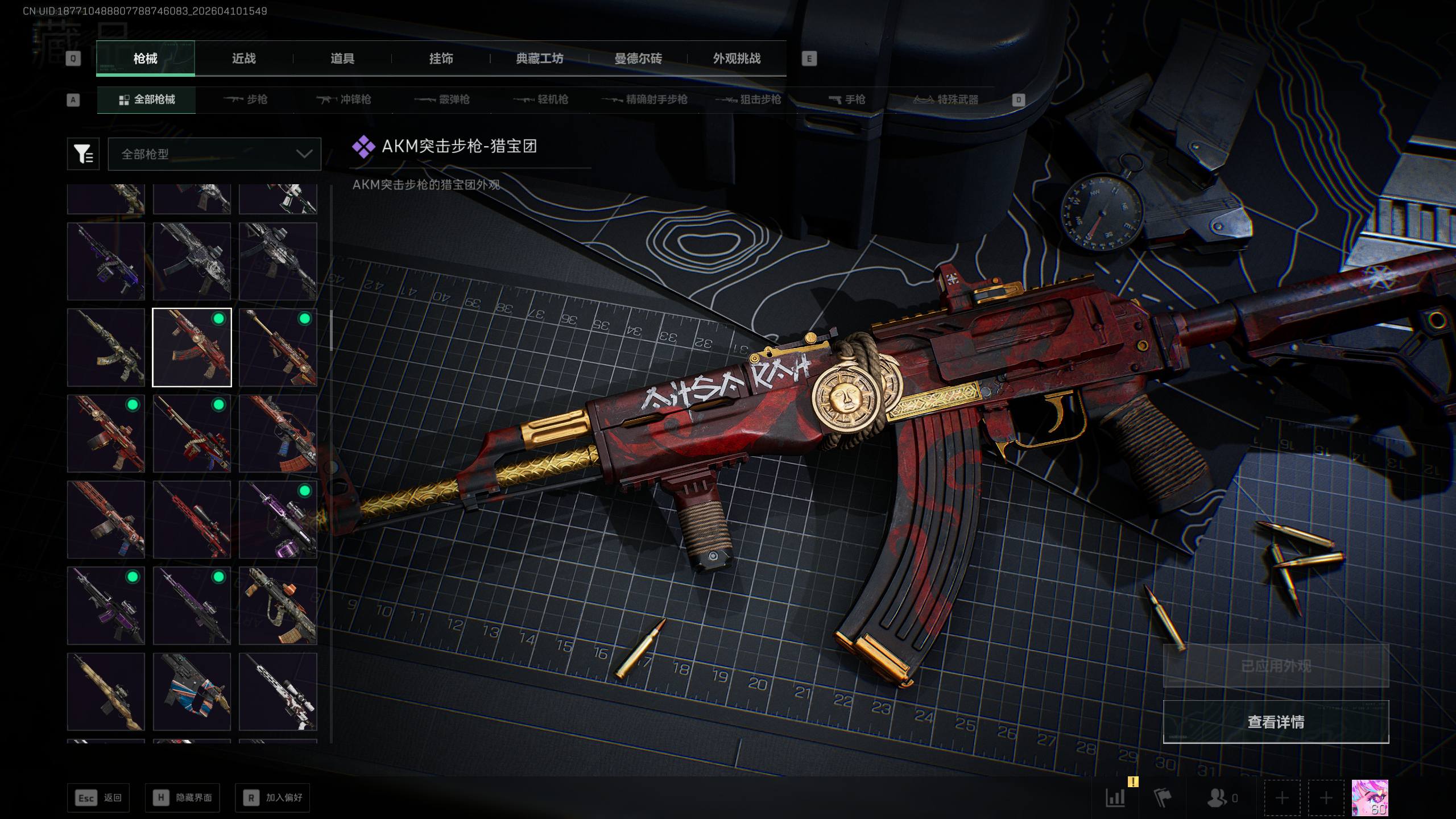Select the 轻机枪 light machine gun filter

(541, 100)
